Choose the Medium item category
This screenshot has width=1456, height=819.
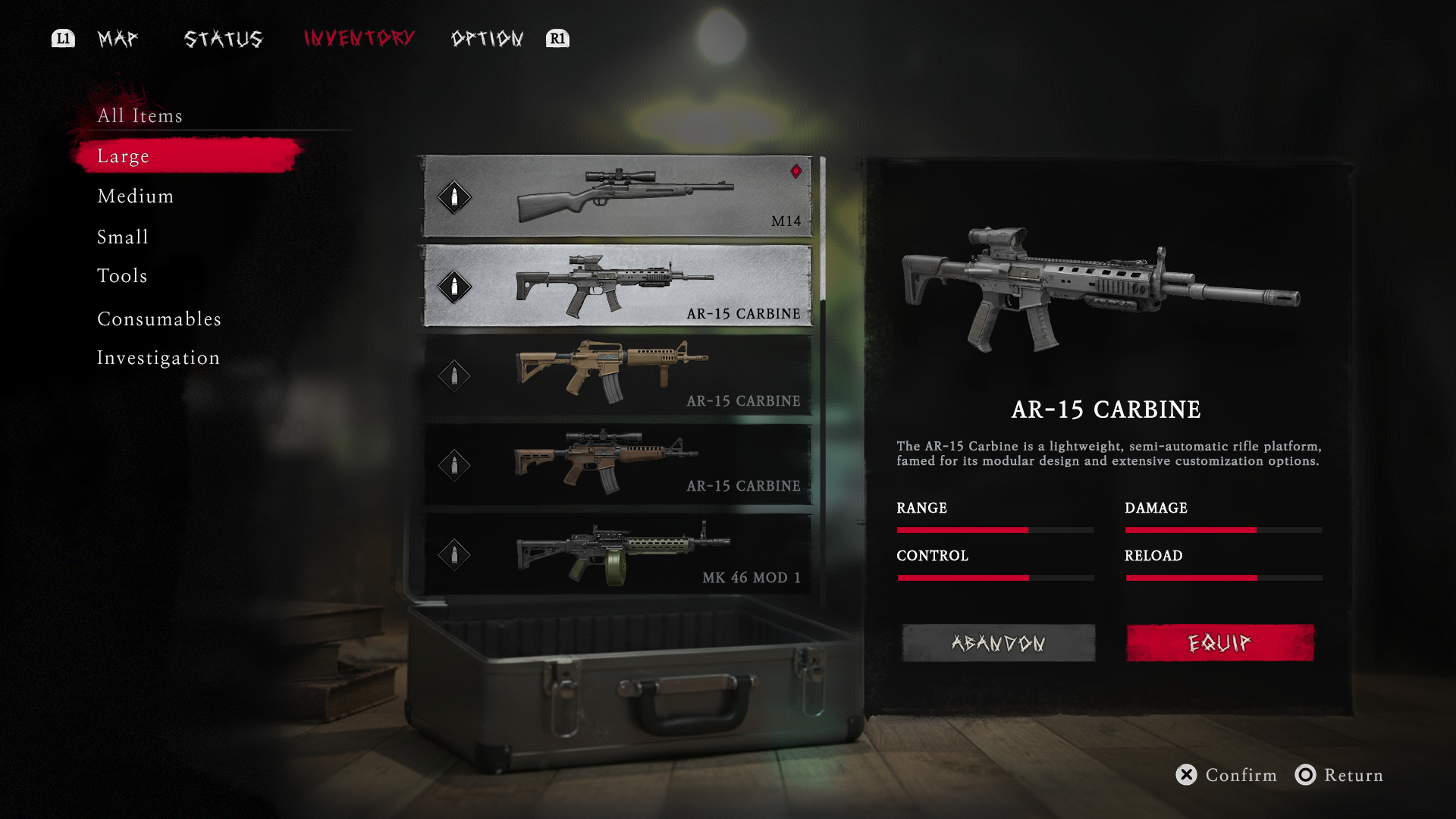point(136,196)
